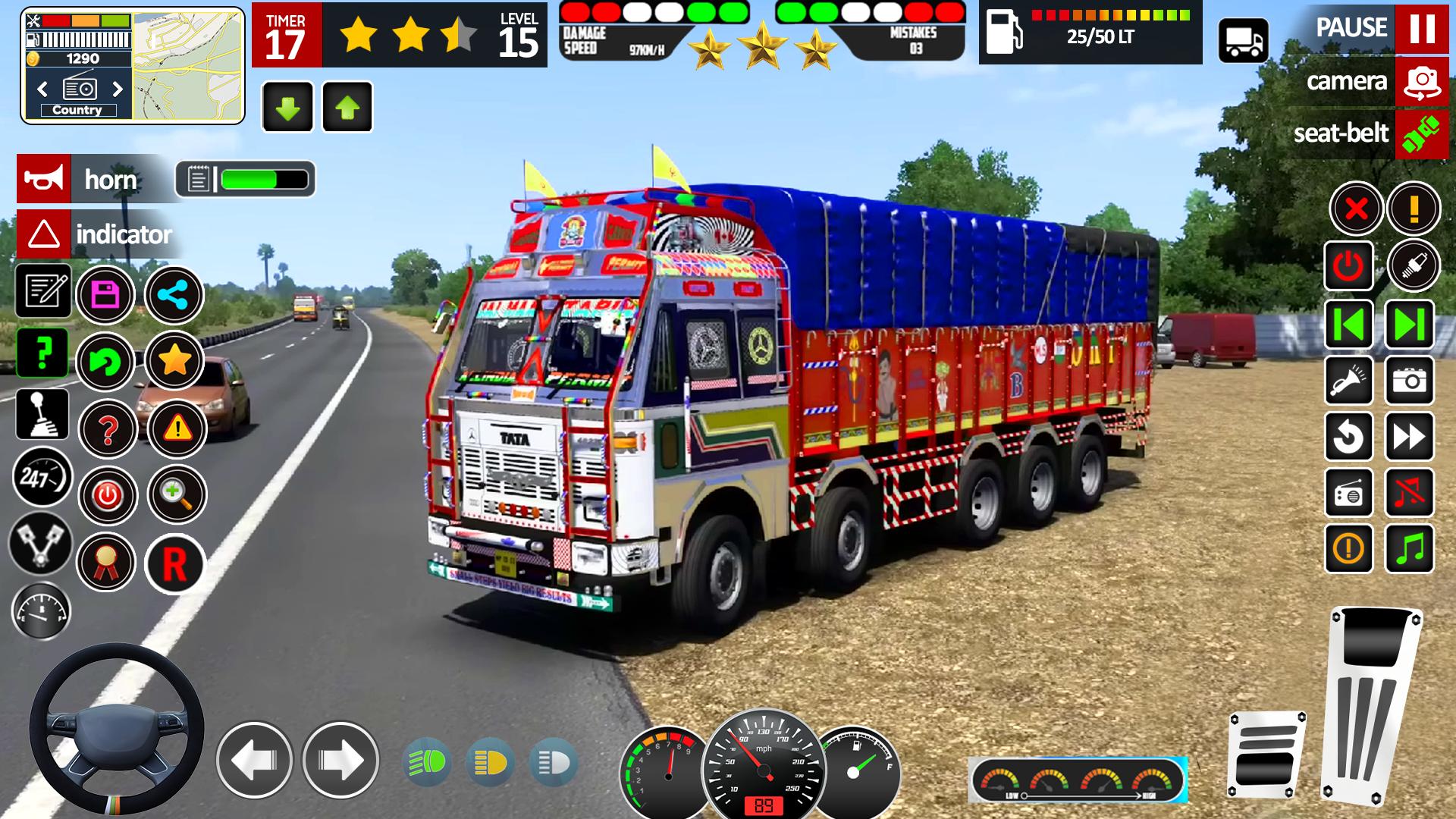This screenshot has height=819, width=1456.
Task: Click the green up arrow button
Action: (347, 108)
